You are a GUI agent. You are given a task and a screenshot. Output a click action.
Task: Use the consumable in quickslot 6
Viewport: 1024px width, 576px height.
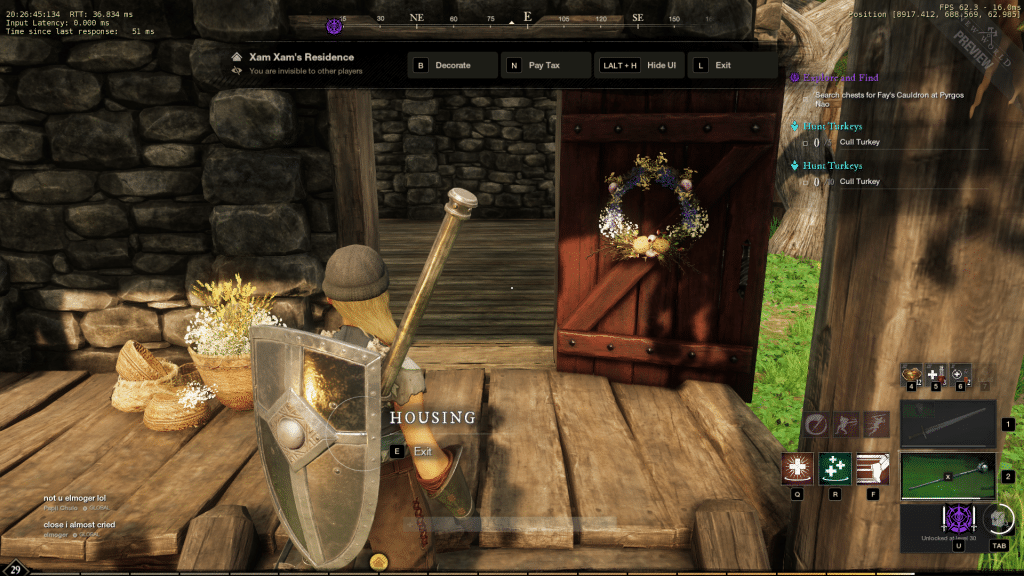click(x=959, y=374)
